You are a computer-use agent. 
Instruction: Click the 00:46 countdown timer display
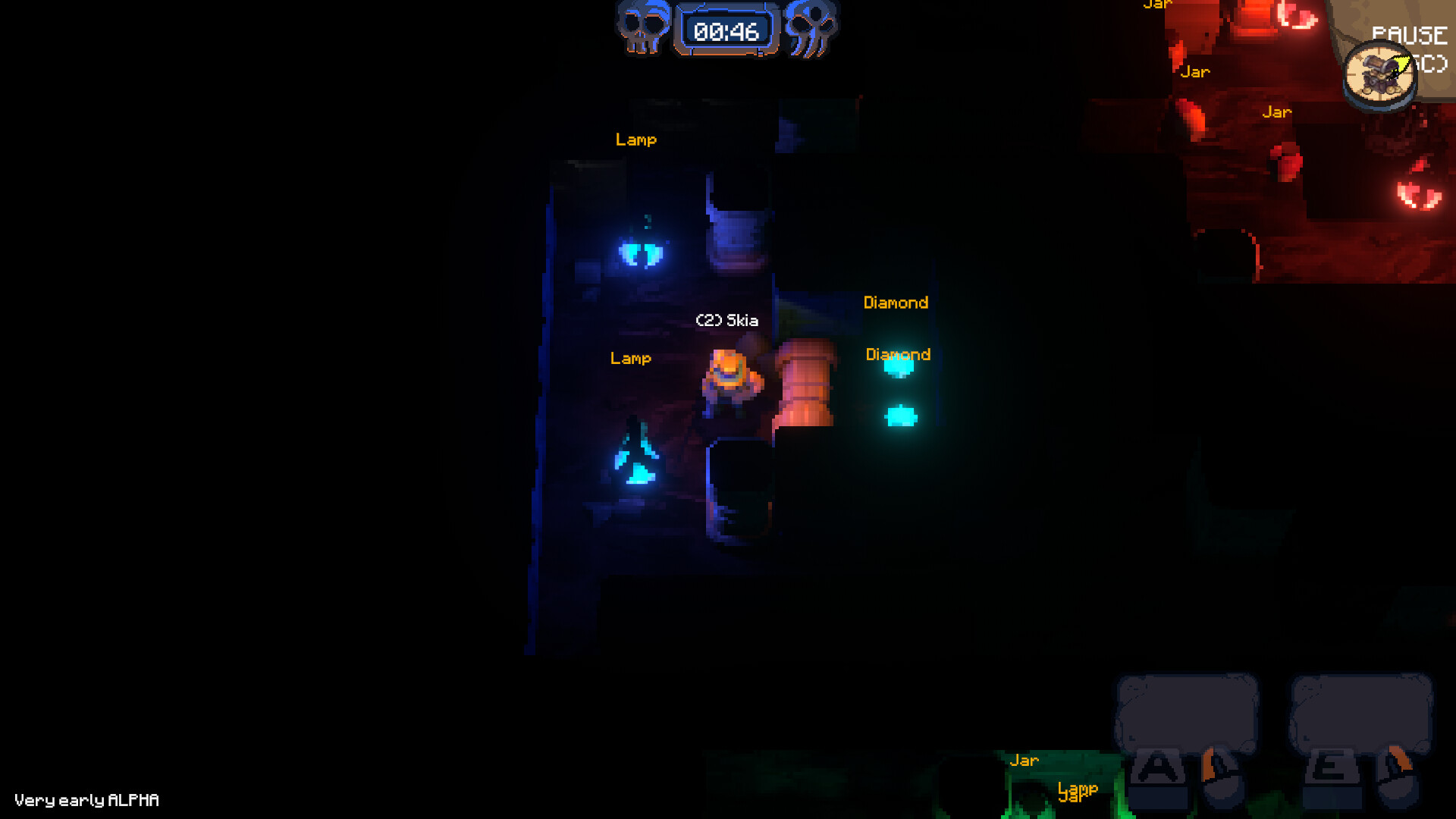pyautogui.click(x=726, y=32)
